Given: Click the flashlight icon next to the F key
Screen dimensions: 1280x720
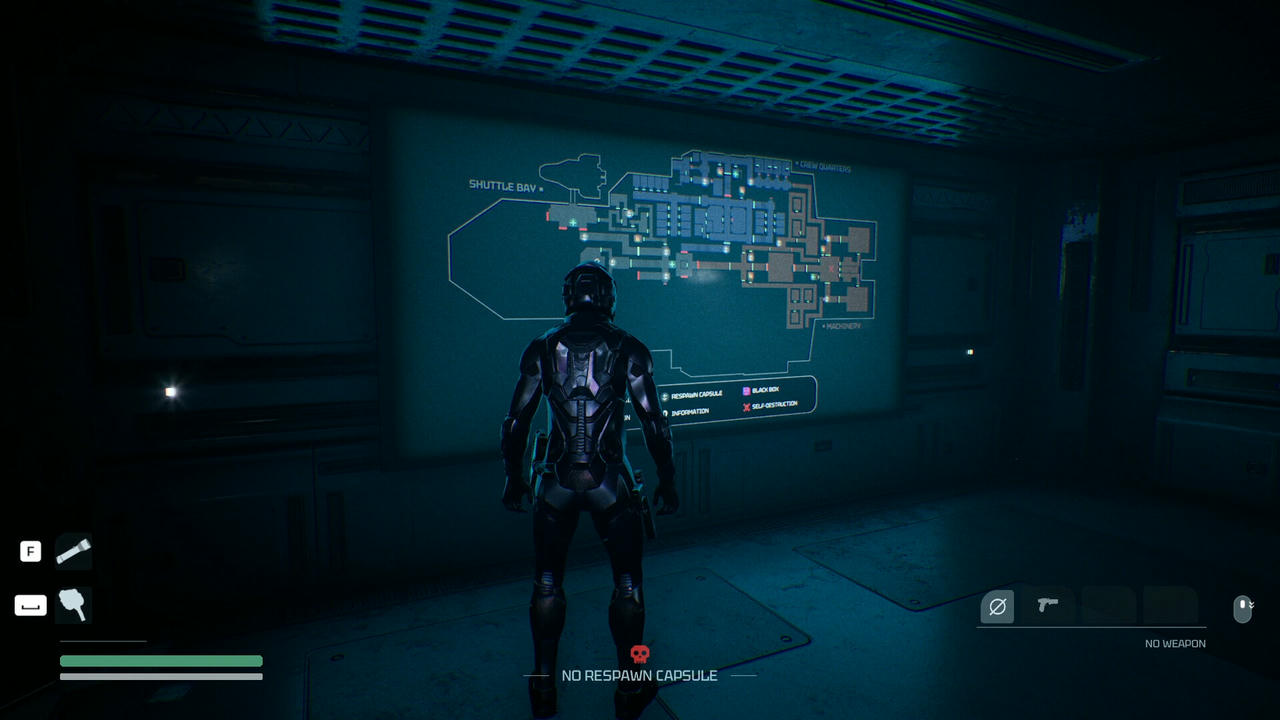Looking at the screenshot, I should tap(73, 551).
